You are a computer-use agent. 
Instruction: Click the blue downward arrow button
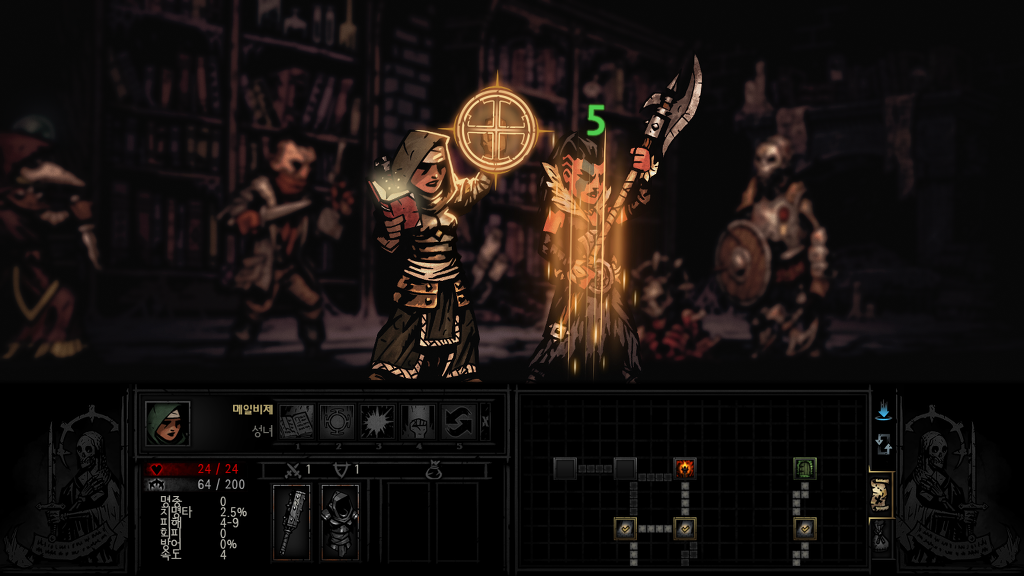883,411
